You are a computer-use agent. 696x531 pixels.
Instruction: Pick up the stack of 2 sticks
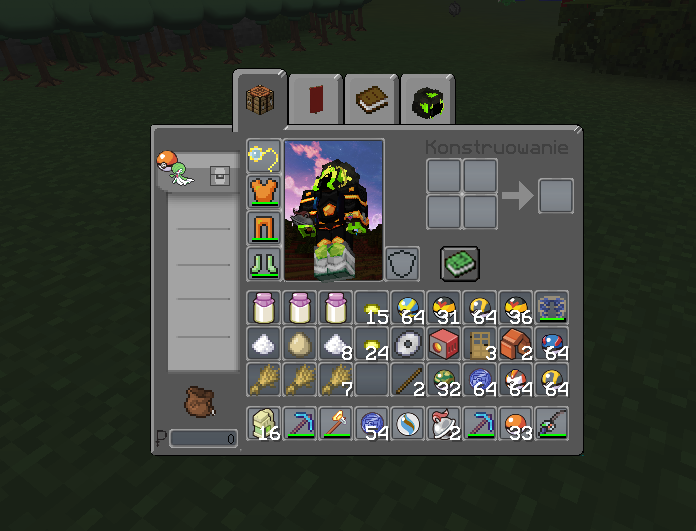[408, 380]
